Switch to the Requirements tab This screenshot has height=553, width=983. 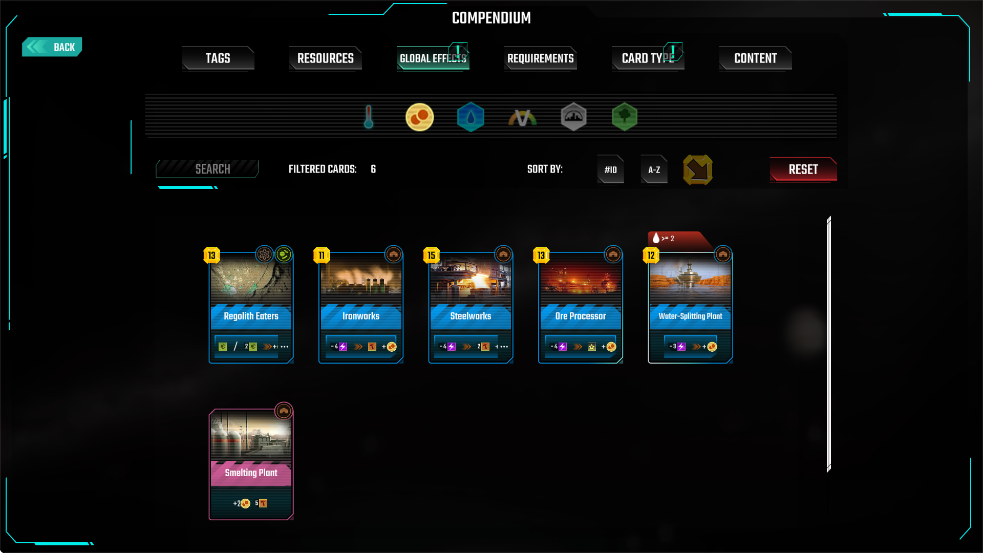point(540,59)
